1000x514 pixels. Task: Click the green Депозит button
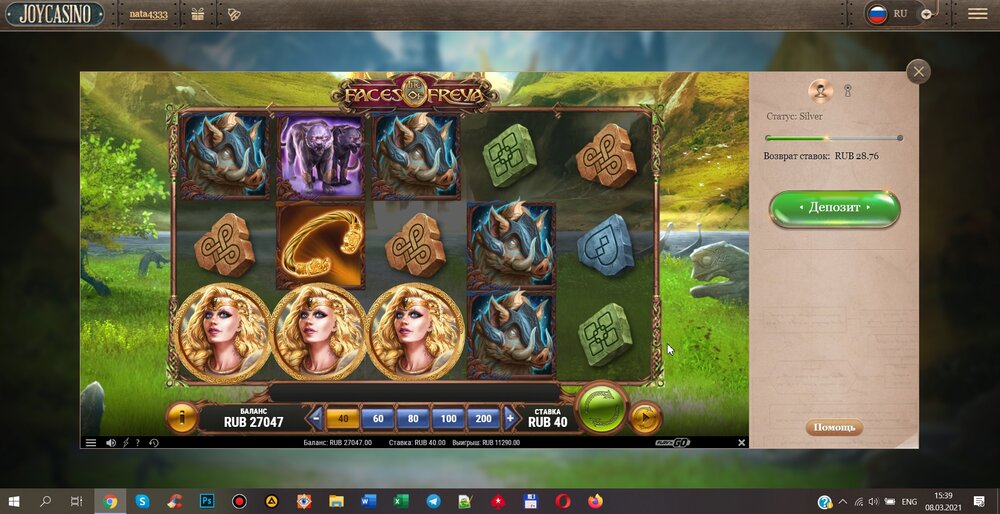[834, 208]
